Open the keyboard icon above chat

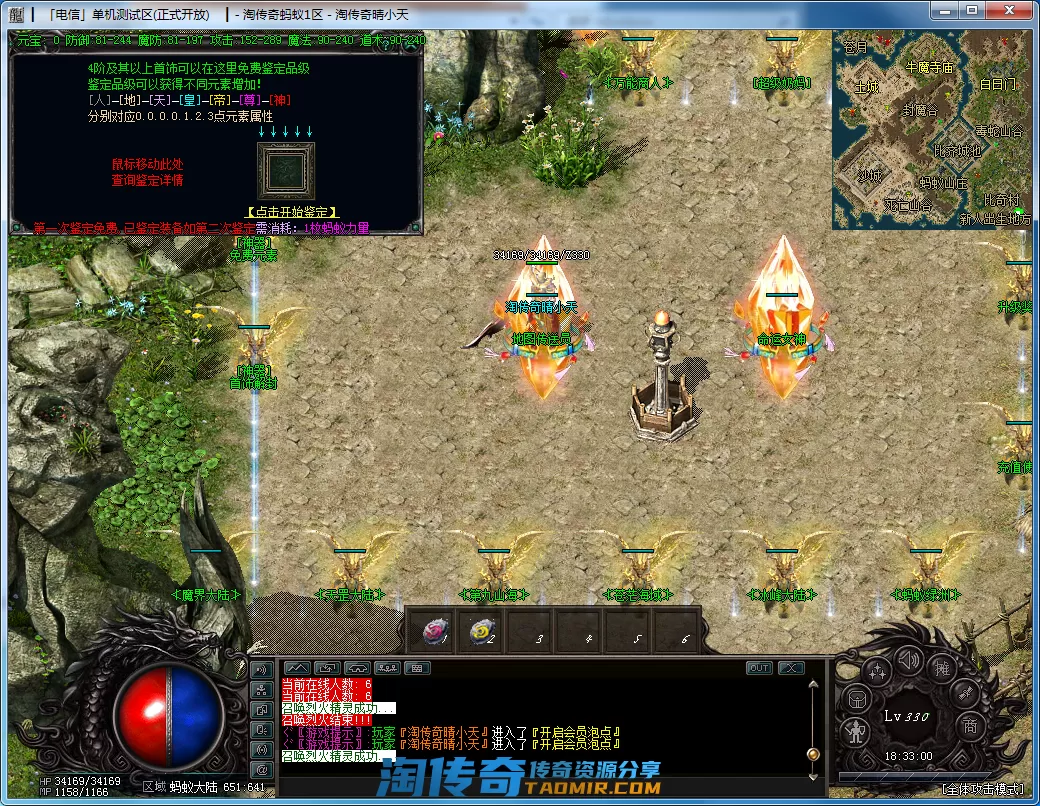pos(418,667)
